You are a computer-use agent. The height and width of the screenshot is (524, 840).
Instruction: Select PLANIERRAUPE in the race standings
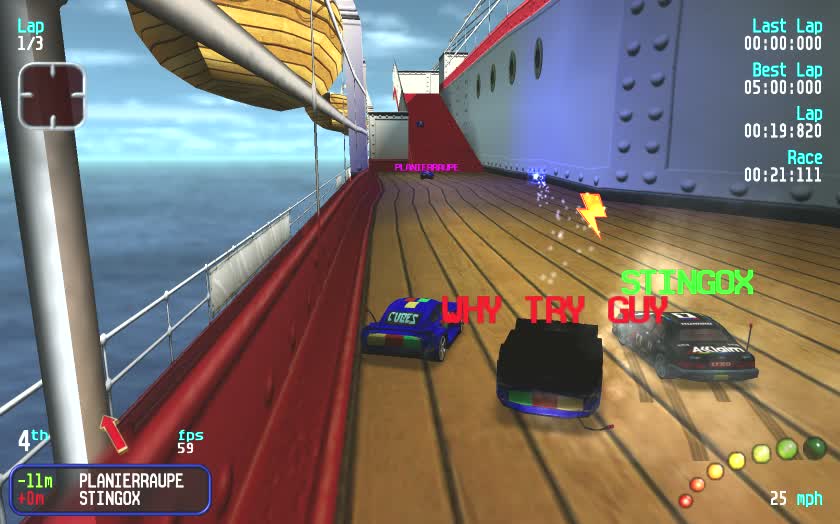131,481
